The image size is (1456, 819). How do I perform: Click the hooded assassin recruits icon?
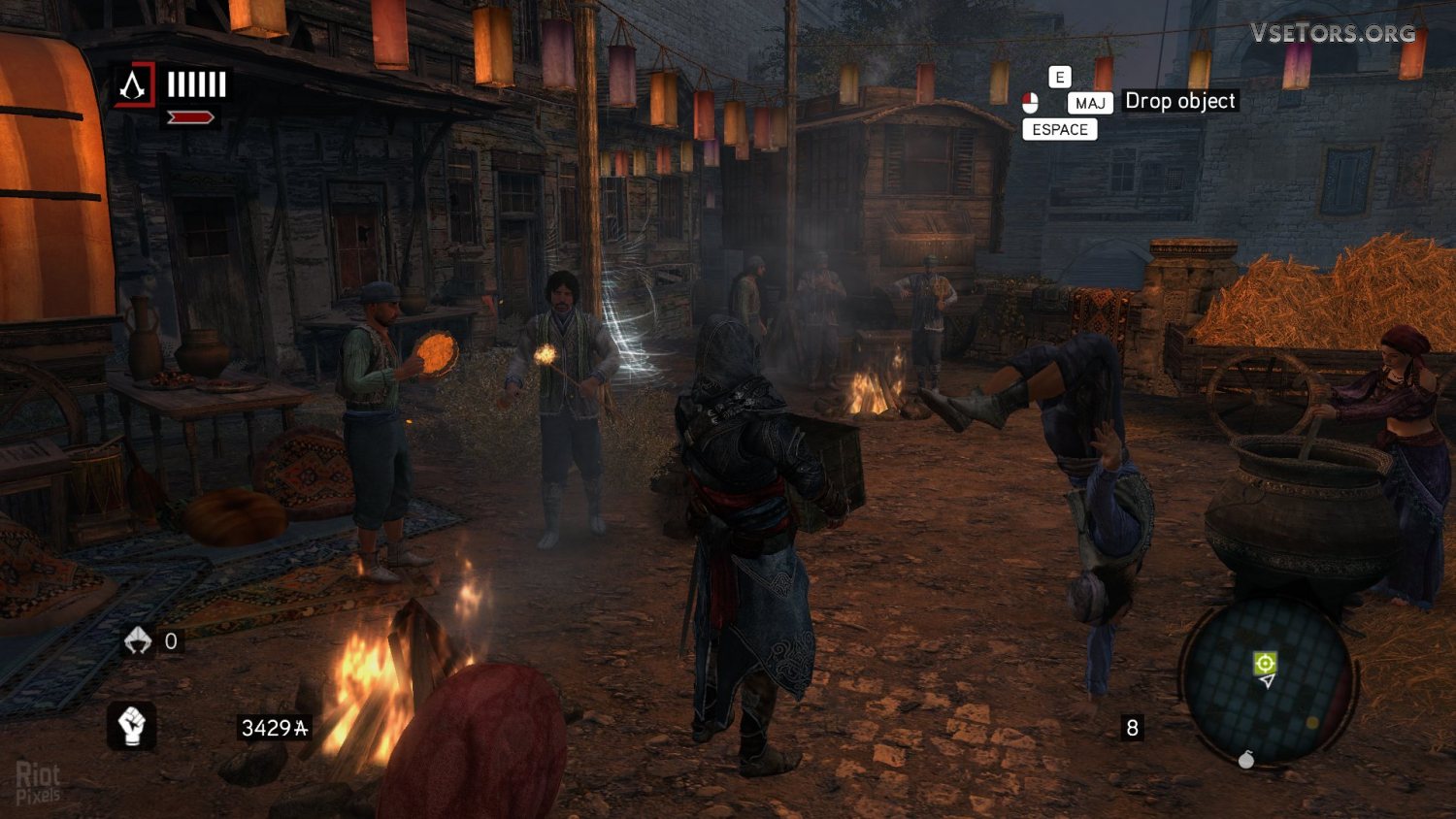point(138,640)
